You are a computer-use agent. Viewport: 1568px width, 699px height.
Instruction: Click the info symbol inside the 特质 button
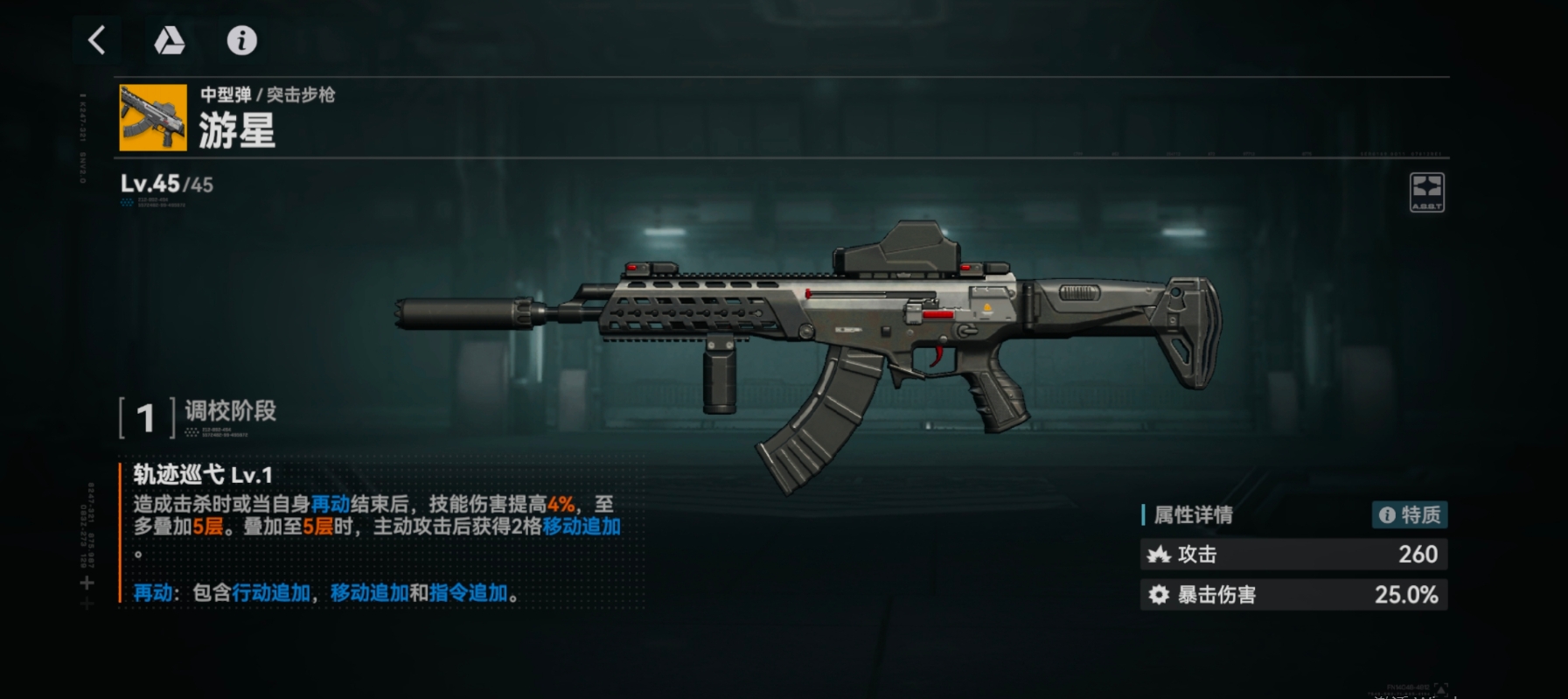(x=1388, y=515)
